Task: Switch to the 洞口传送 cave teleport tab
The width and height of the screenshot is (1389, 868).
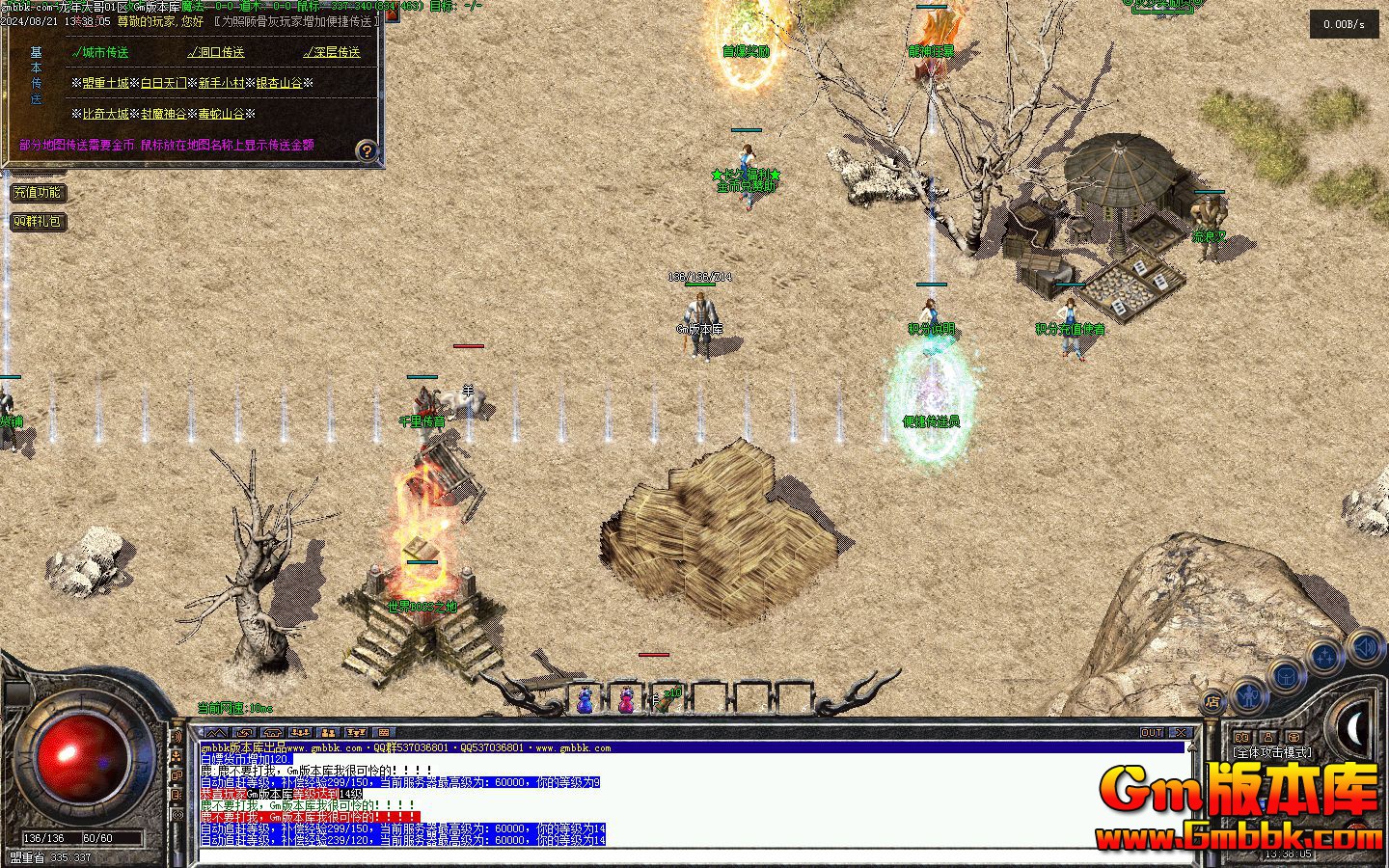Action: click(220, 53)
